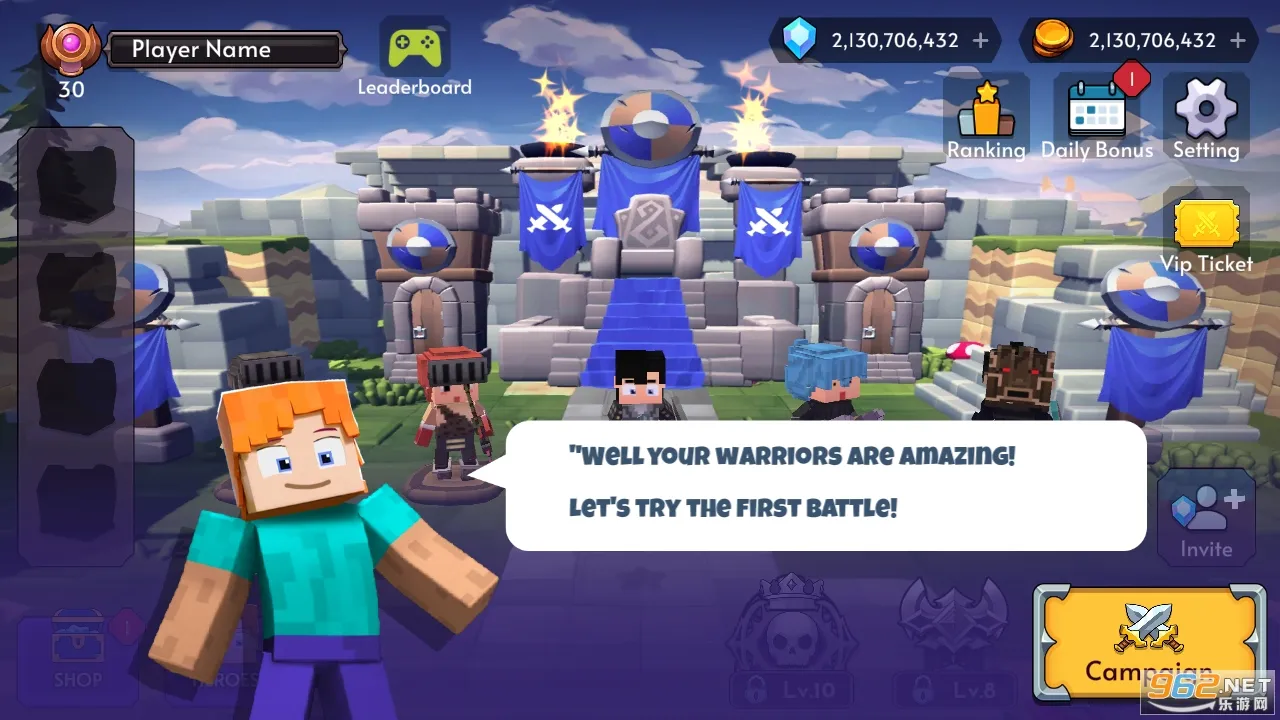The image size is (1280, 720).
Task: Open the Ranking screen
Action: [986, 118]
